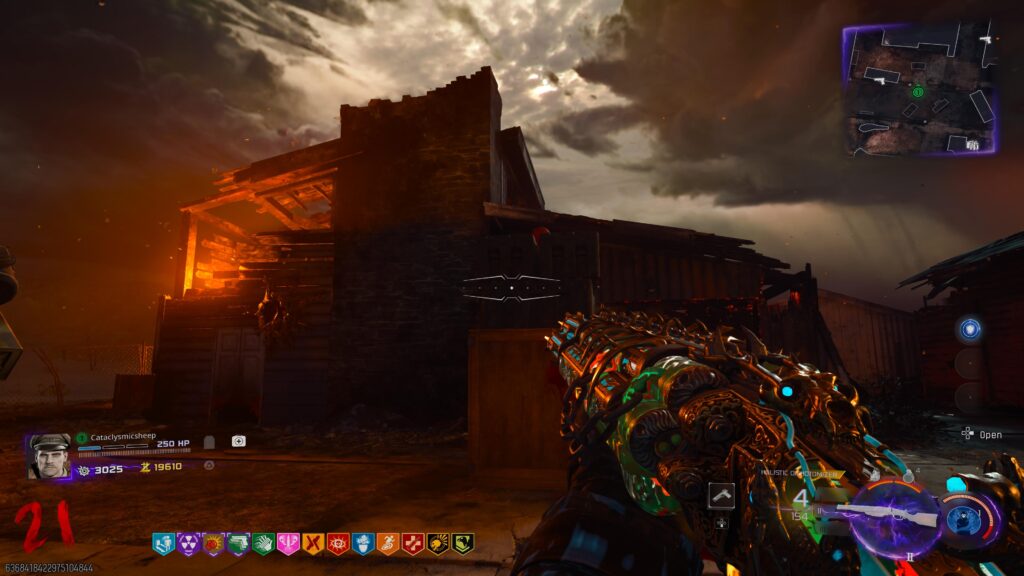This screenshot has width=1024, height=576.
Task: Click the blue shield scorestreak icon
Action: [x=969, y=329]
